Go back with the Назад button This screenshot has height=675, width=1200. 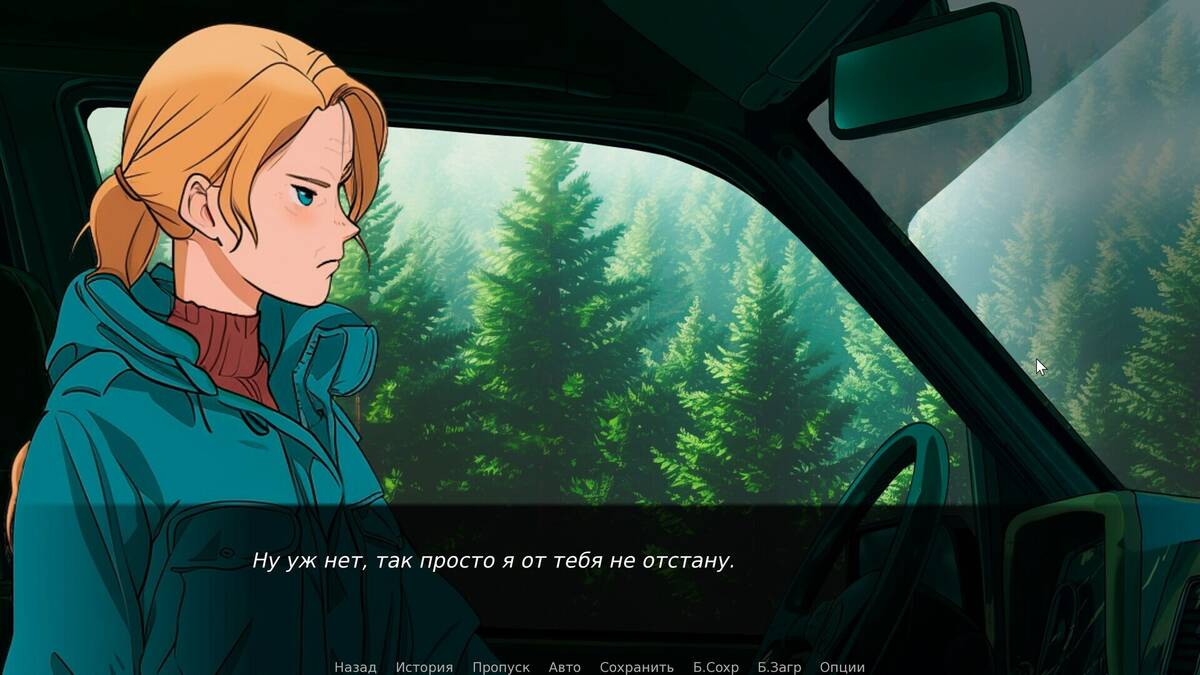[355, 667]
